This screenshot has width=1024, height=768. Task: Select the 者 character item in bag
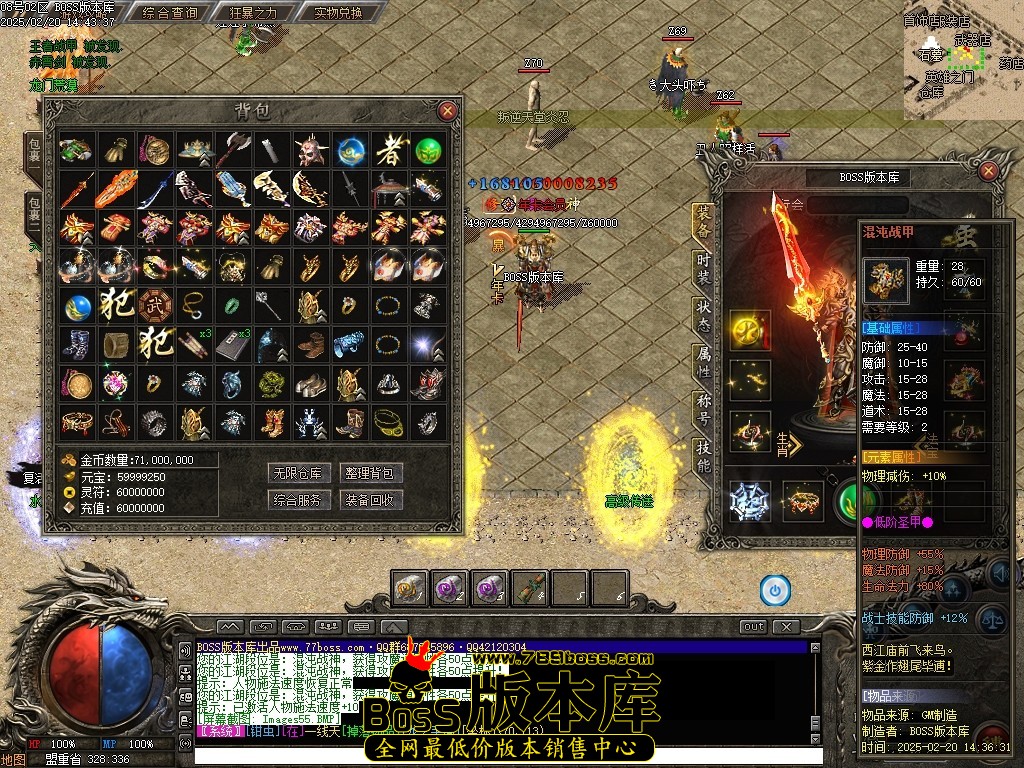click(389, 151)
